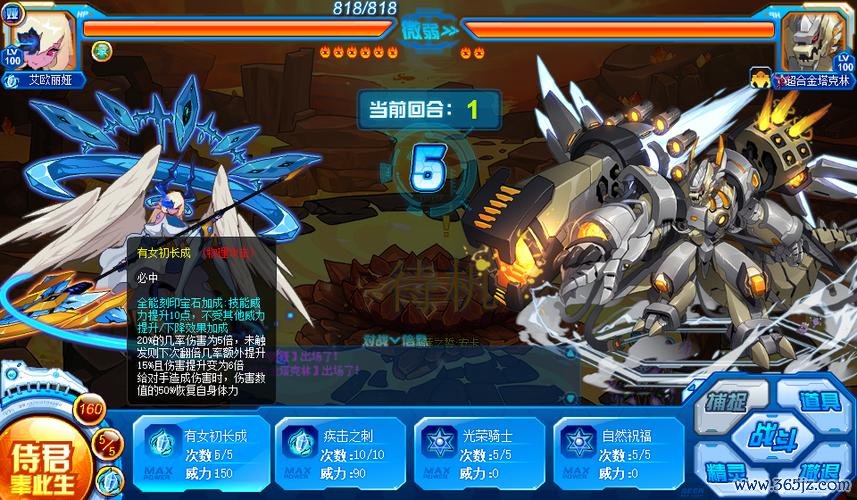857x500 pixels.
Task: Activate the 自然祝福 skill
Action: point(619,451)
